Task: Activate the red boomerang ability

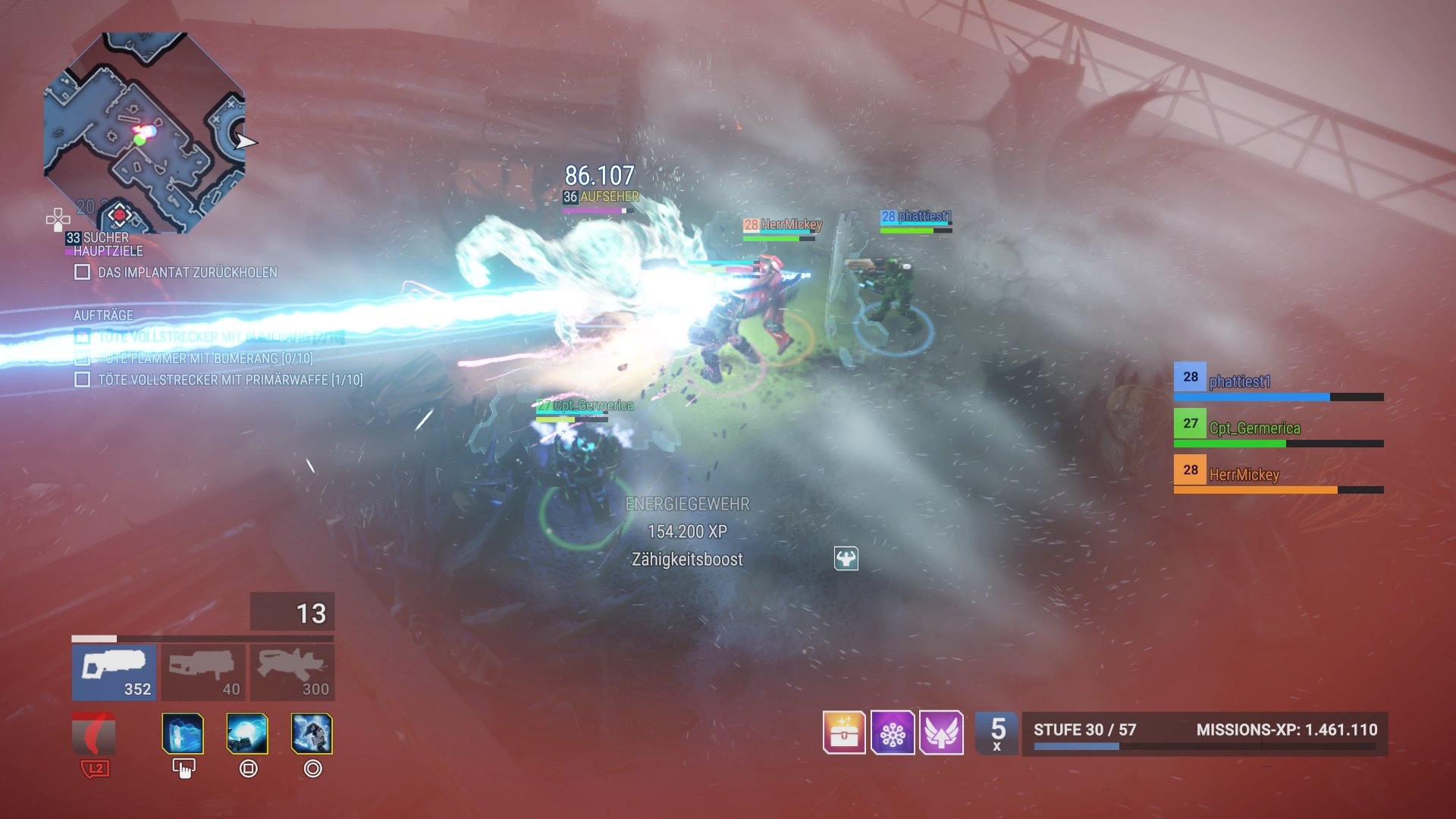Action: point(94,733)
